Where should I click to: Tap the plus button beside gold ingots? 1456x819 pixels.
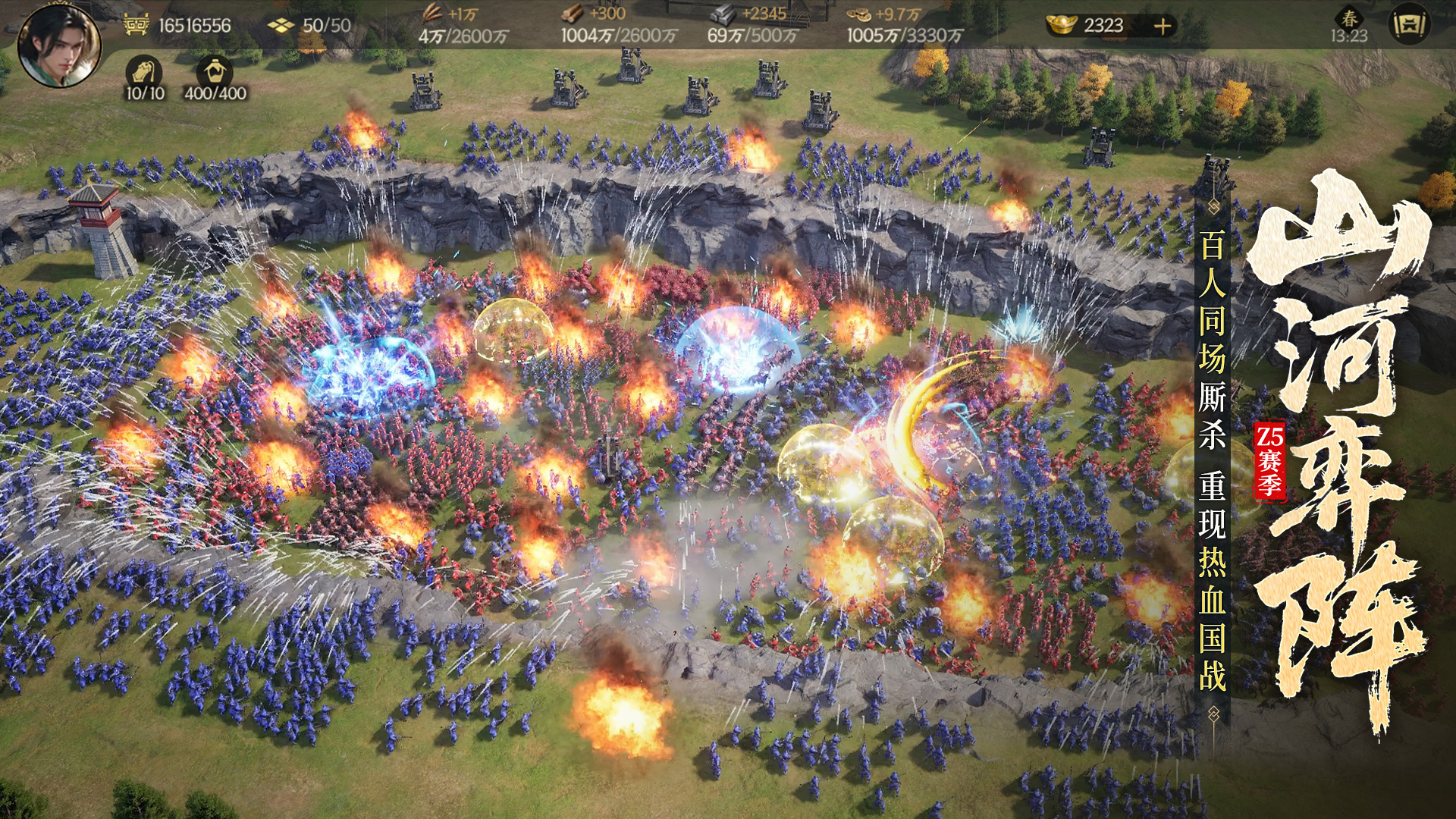click(x=1163, y=26)
